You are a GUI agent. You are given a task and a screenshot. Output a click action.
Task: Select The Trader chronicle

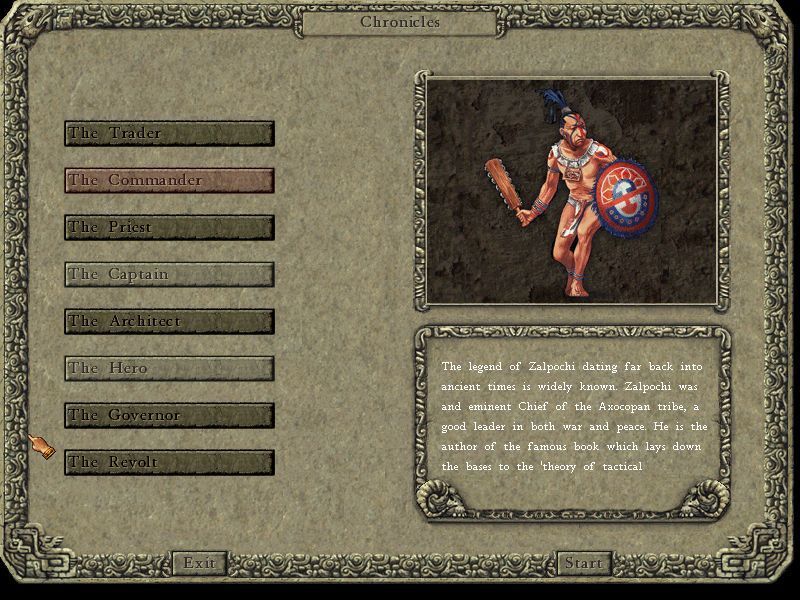(169, 134)
